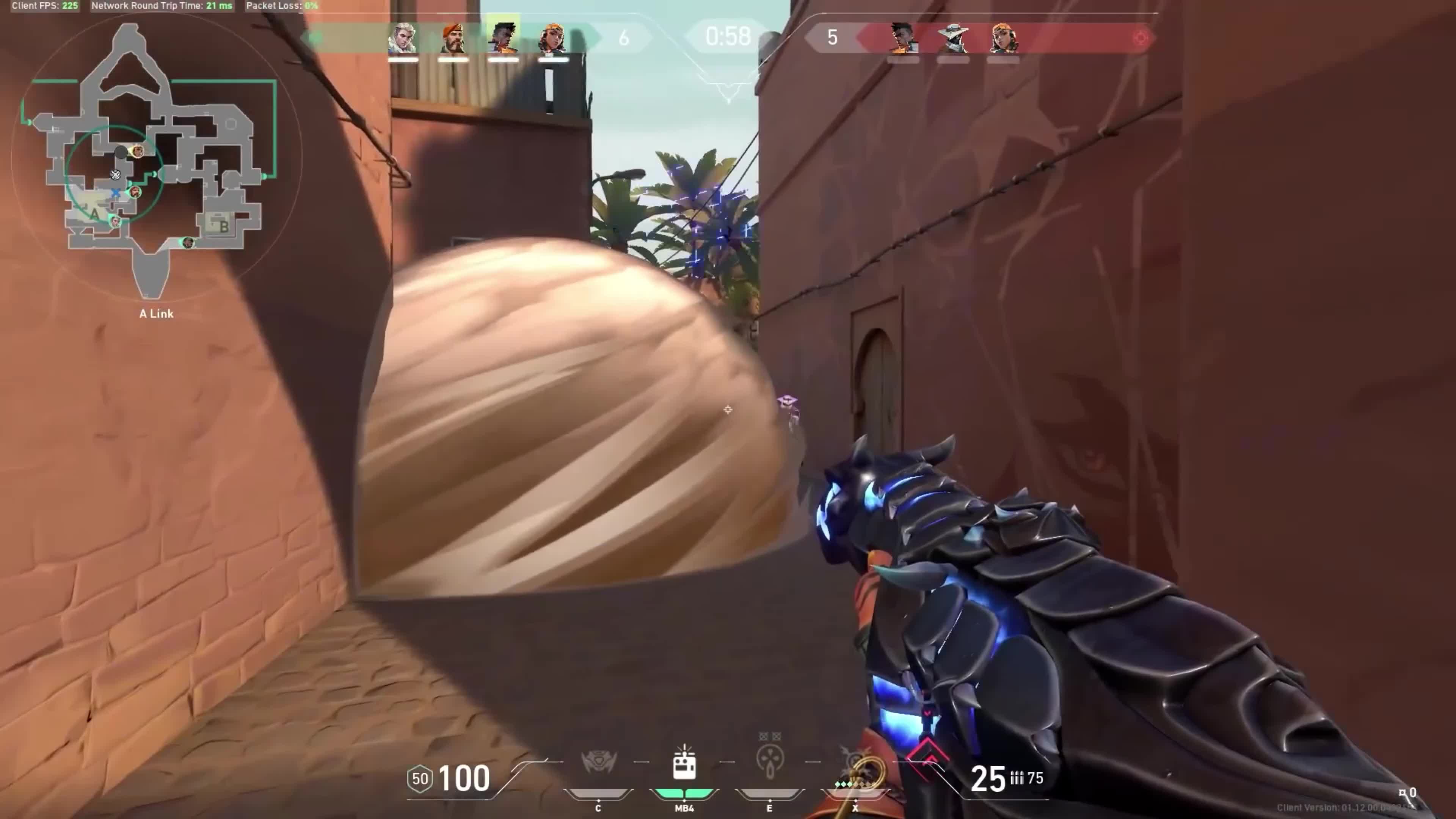Click the round timer showing 0:58
Image resolution: width=1456 pixels, height=819 pixels.
coord(728,37)
